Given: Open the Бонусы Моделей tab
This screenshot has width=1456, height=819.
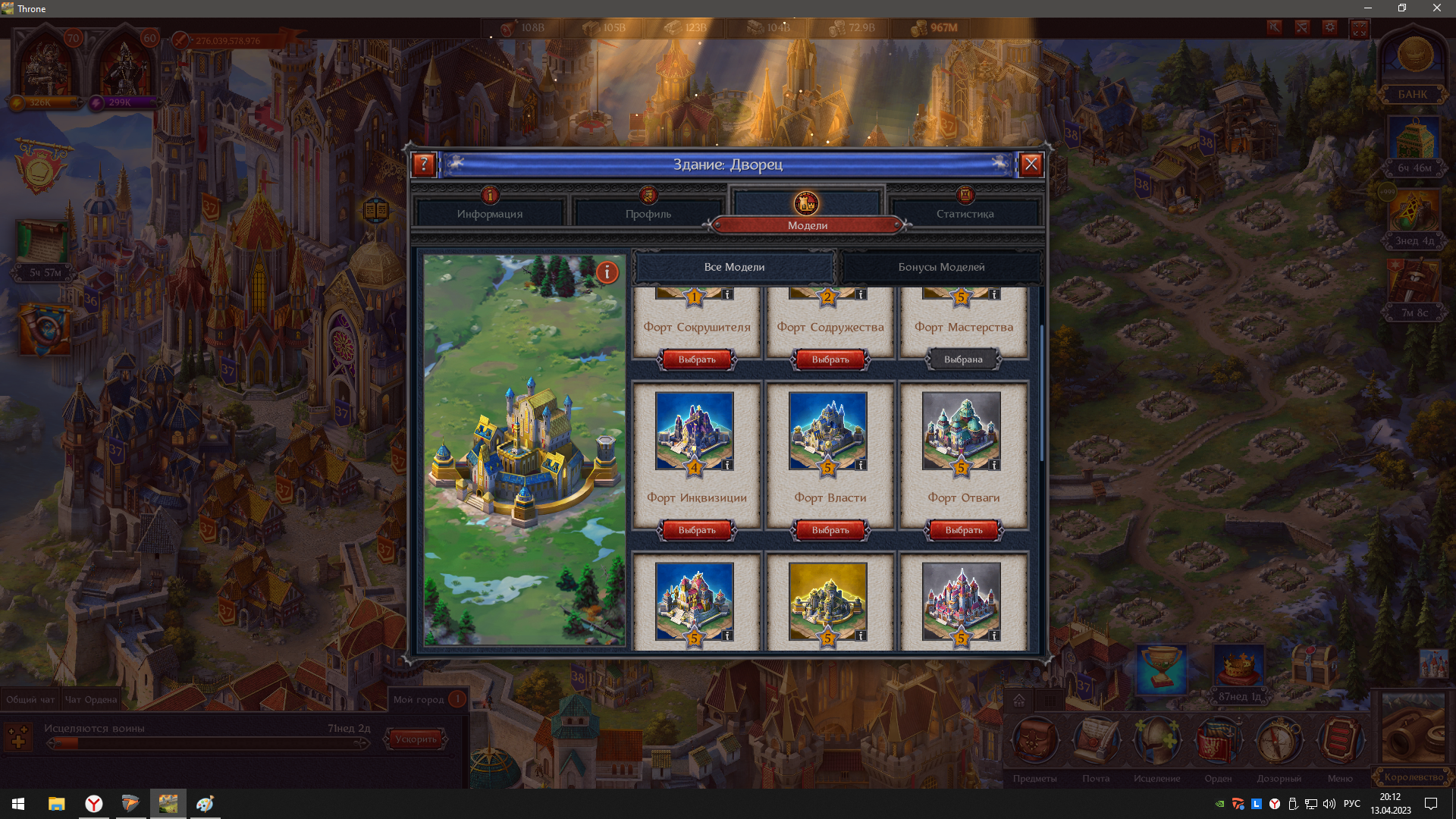Looking at the screenshot, I should 941,267.
